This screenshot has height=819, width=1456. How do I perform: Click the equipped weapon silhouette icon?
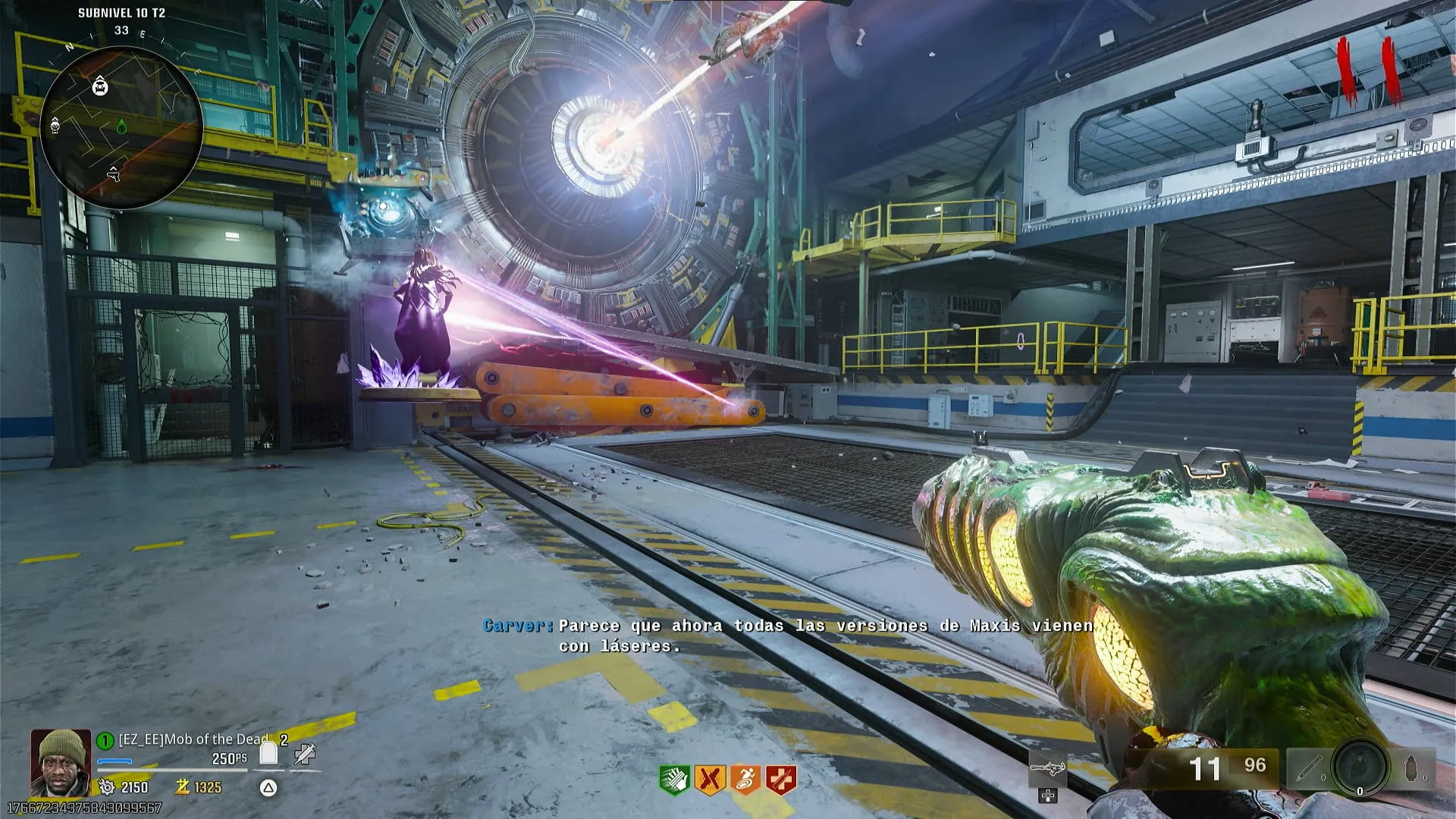click(1047, 769)
